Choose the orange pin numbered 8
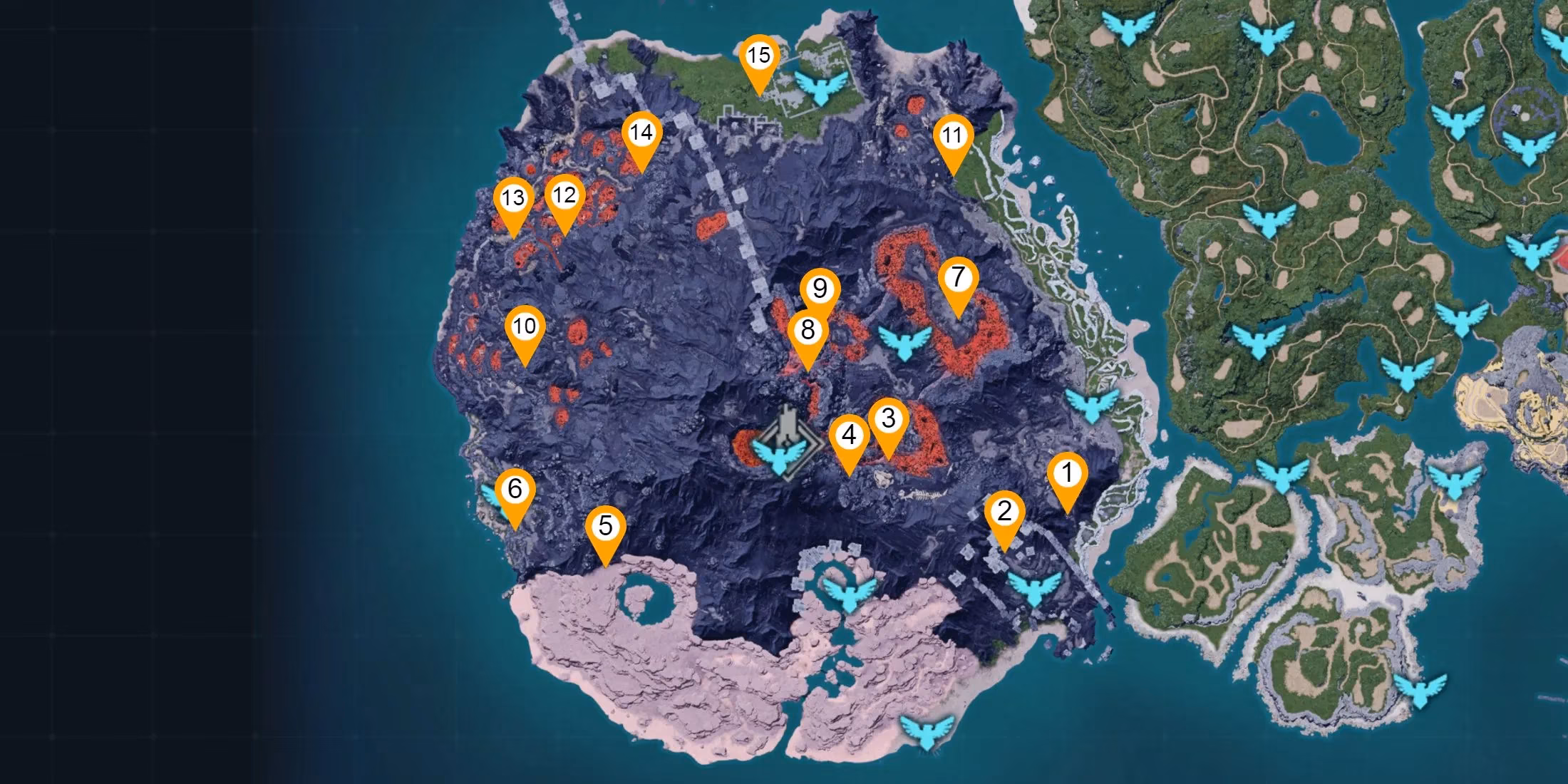Image resolution: width=1568 pixels, height=784 pixels. [808, 331]
